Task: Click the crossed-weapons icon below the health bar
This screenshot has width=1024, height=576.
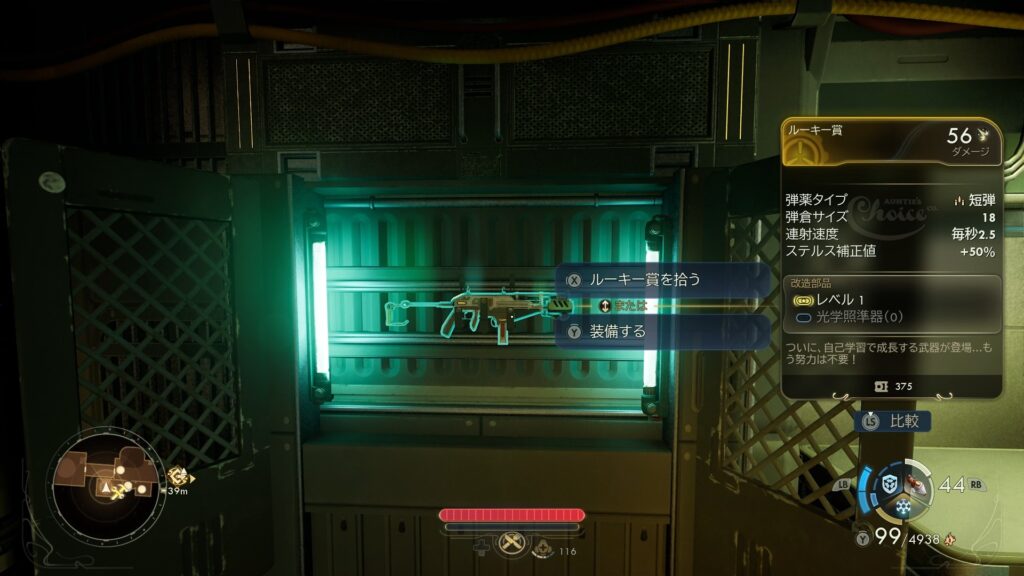Action: point(510,542)
